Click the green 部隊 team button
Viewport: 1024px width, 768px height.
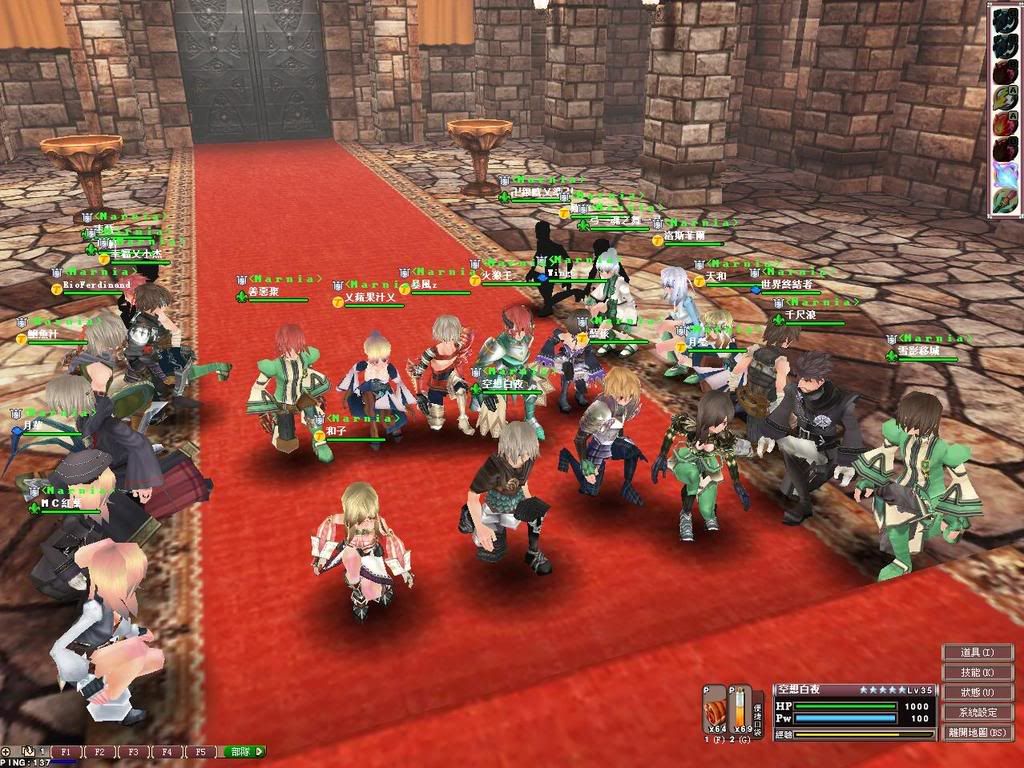coord(245,751)
